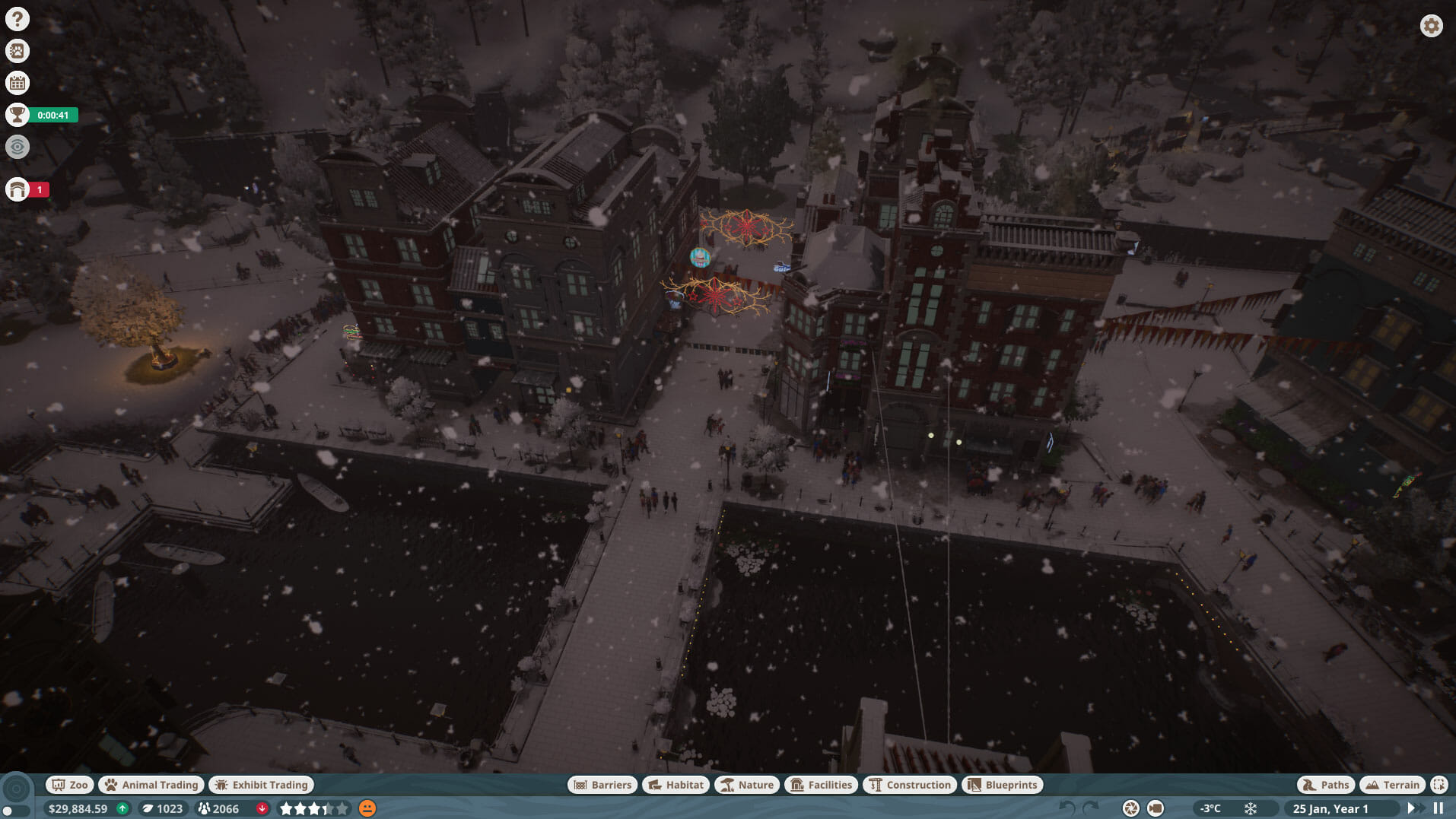Open the Construction menu

[x=910, y=785]
